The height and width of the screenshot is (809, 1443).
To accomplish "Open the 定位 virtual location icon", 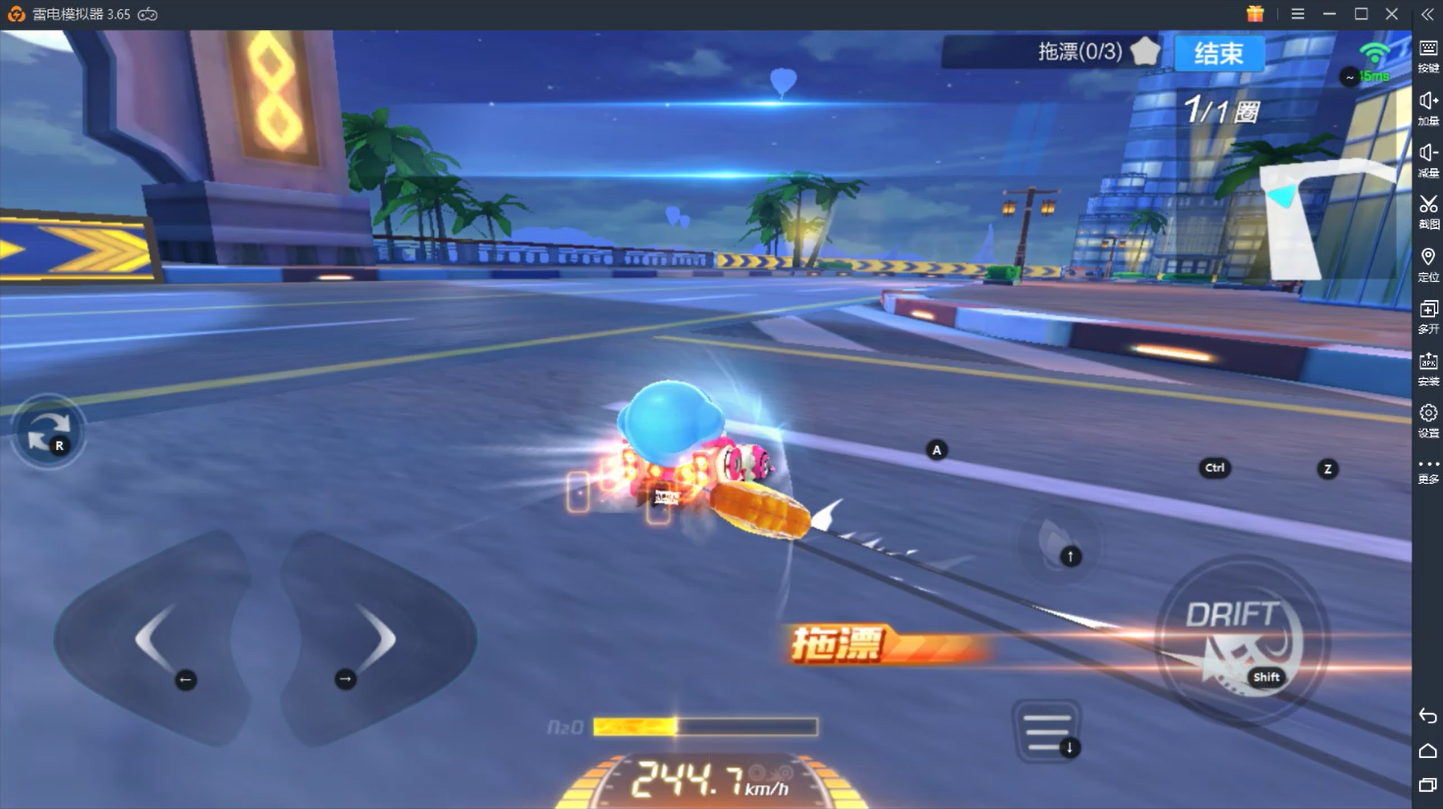I will [x=1428, y=257].
